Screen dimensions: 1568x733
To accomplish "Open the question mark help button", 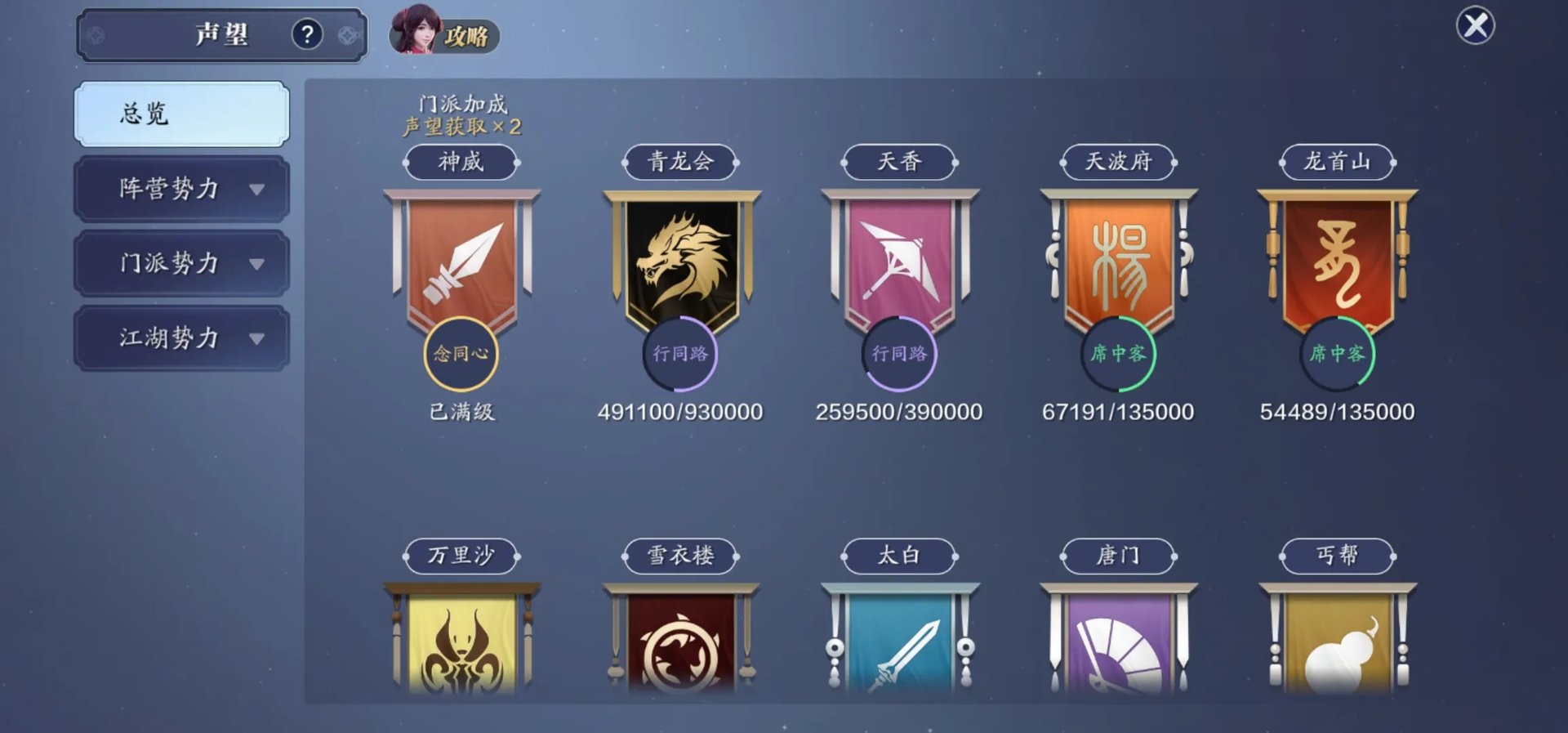I will pos(307,34).
